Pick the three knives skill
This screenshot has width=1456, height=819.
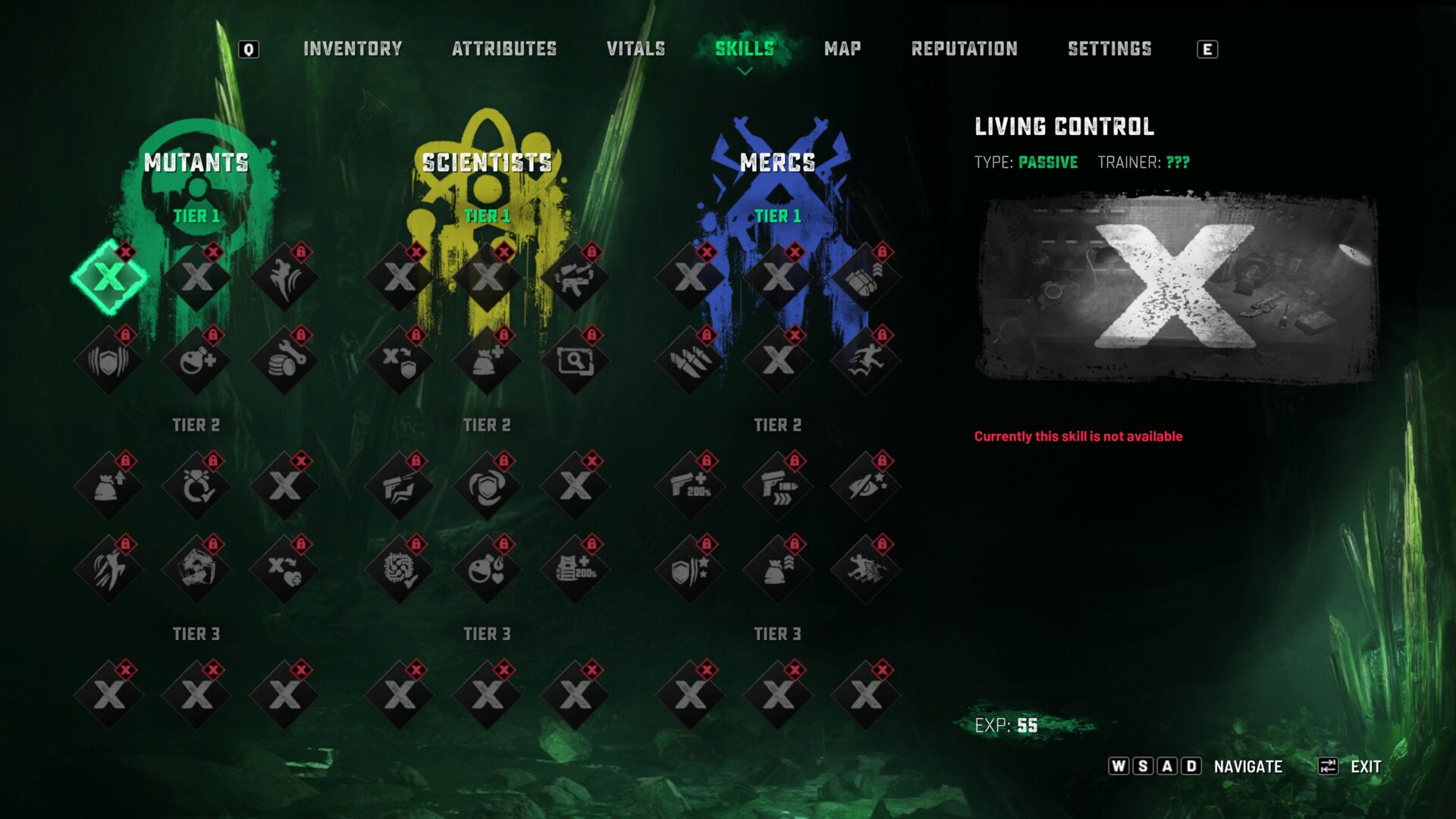coord(690,361)
